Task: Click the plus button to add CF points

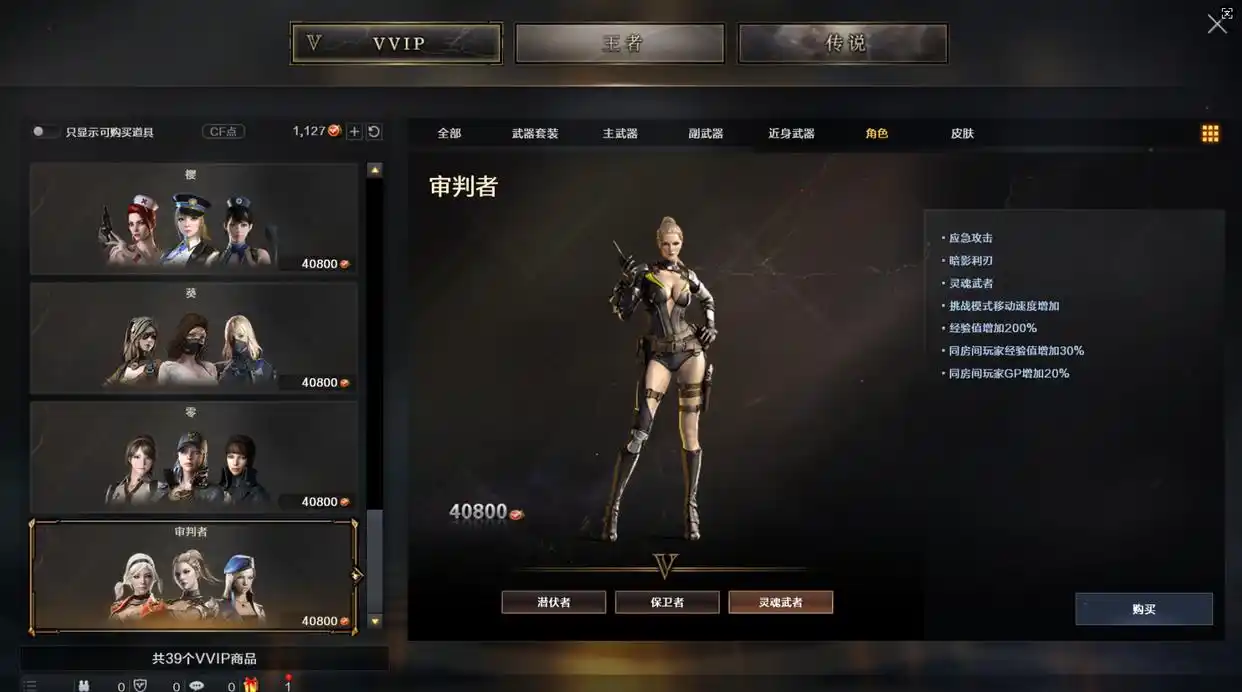Action: coord(354,132)
